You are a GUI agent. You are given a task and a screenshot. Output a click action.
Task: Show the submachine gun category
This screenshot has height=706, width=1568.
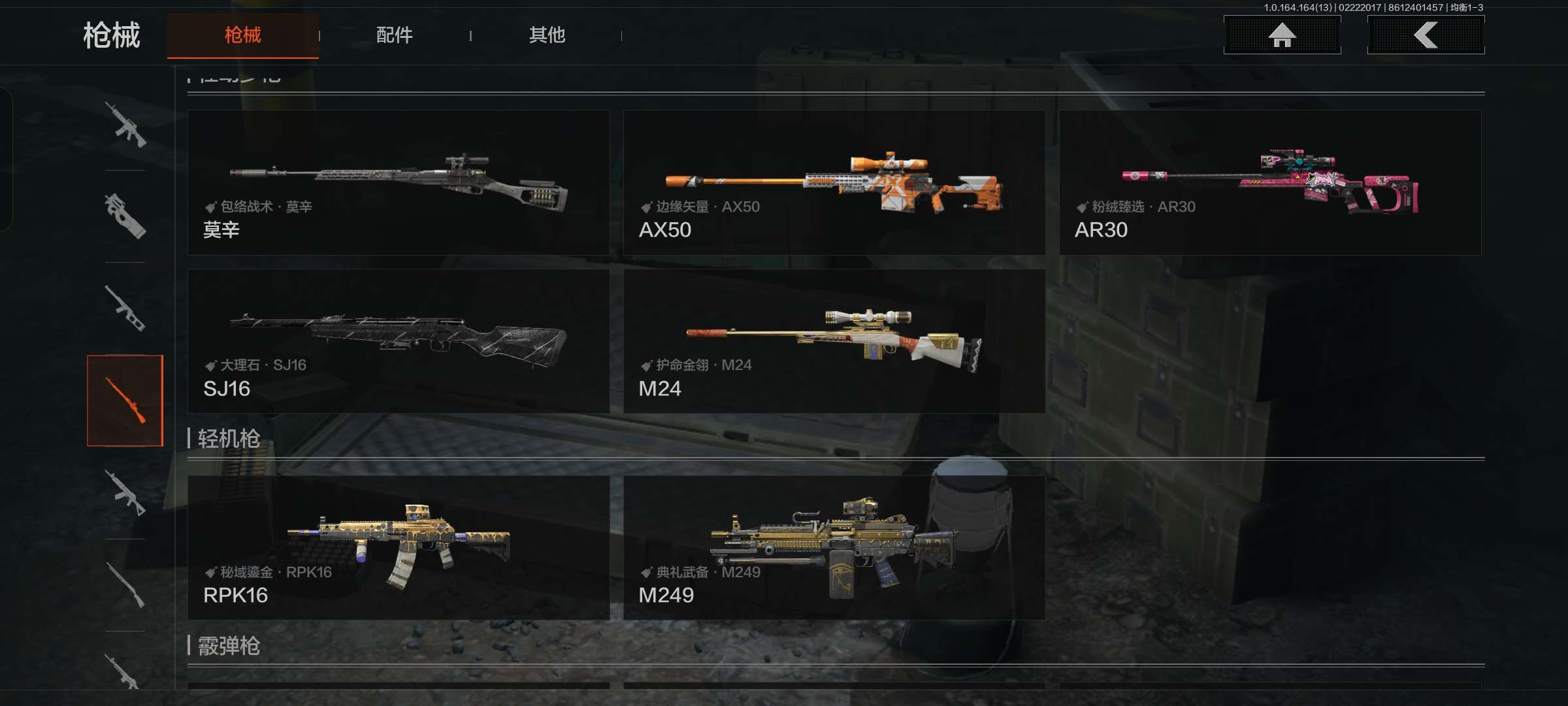[x=125, y=216]
